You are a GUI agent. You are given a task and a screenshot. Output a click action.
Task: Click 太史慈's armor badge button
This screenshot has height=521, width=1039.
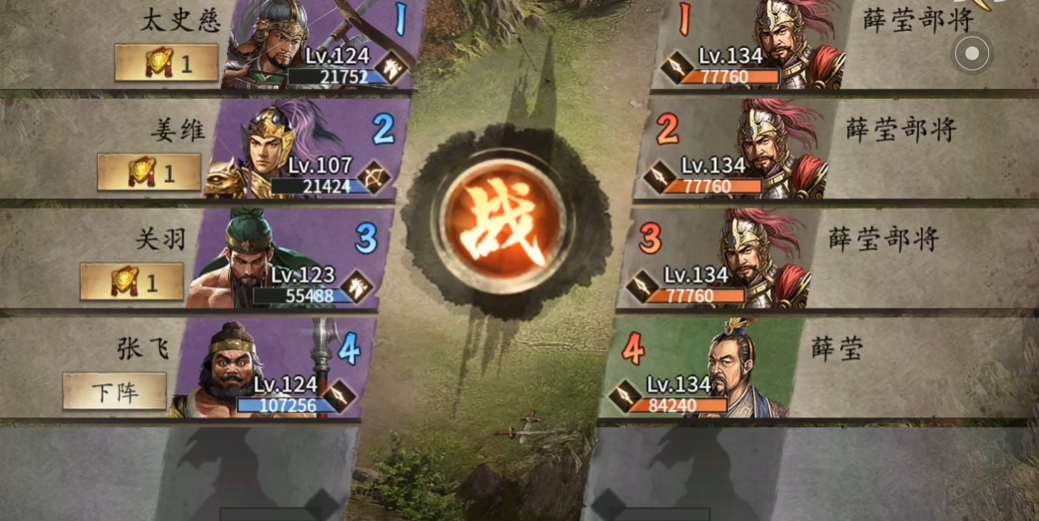pos(166,63)
